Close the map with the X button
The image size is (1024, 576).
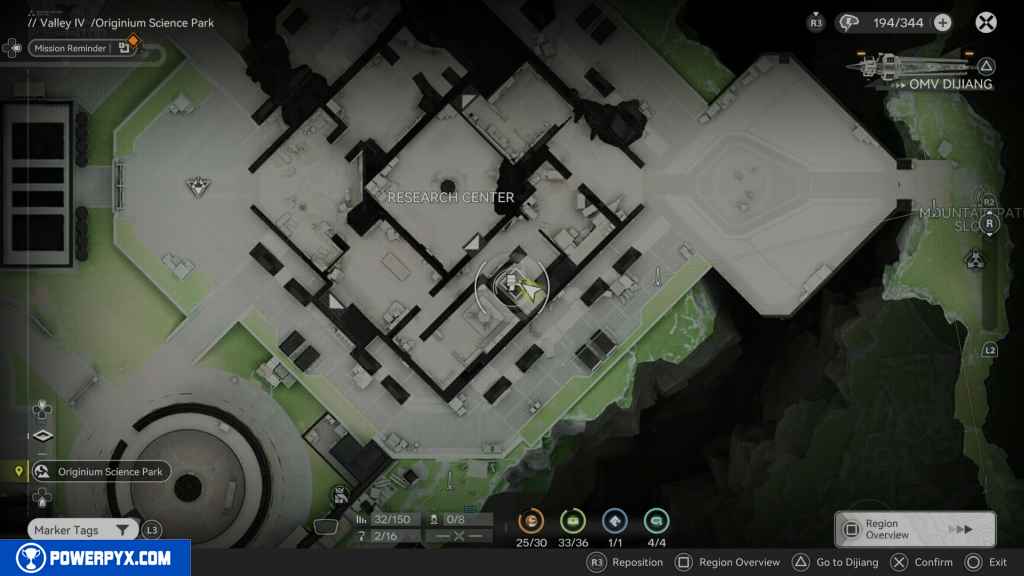(x=986, y=22)
